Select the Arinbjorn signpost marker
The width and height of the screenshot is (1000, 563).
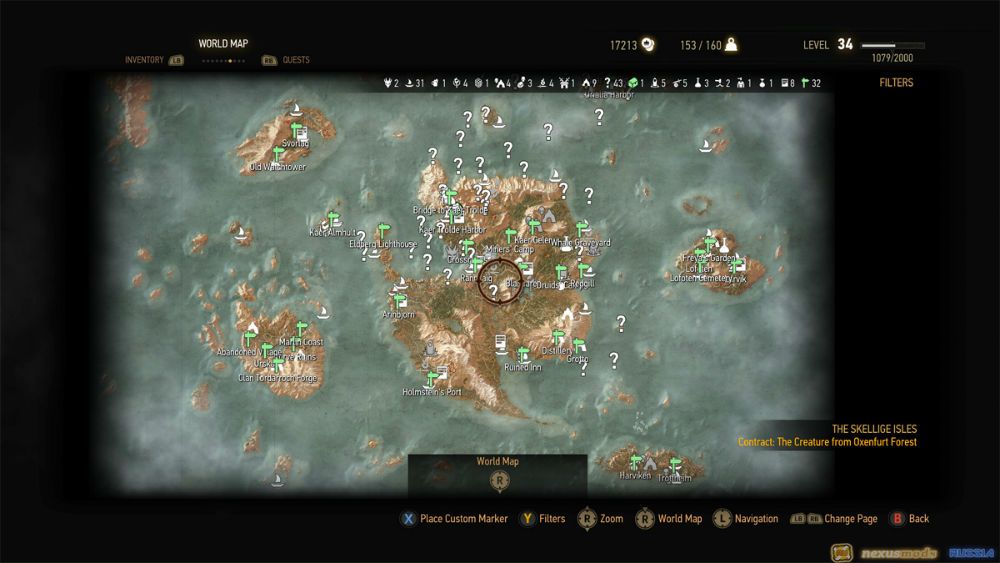[400, 300]
